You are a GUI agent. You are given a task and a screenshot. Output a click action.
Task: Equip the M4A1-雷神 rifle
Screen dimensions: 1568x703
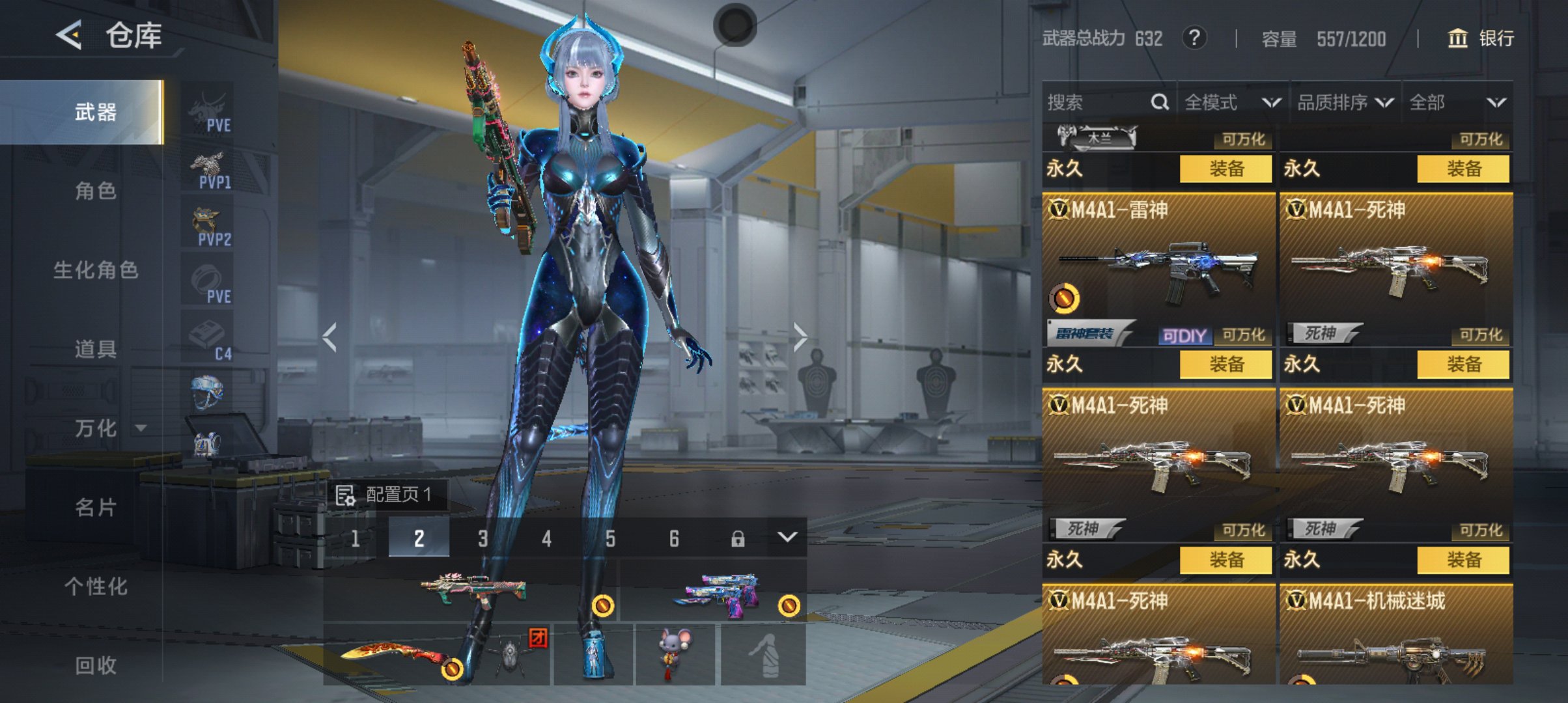[1225, 364]
